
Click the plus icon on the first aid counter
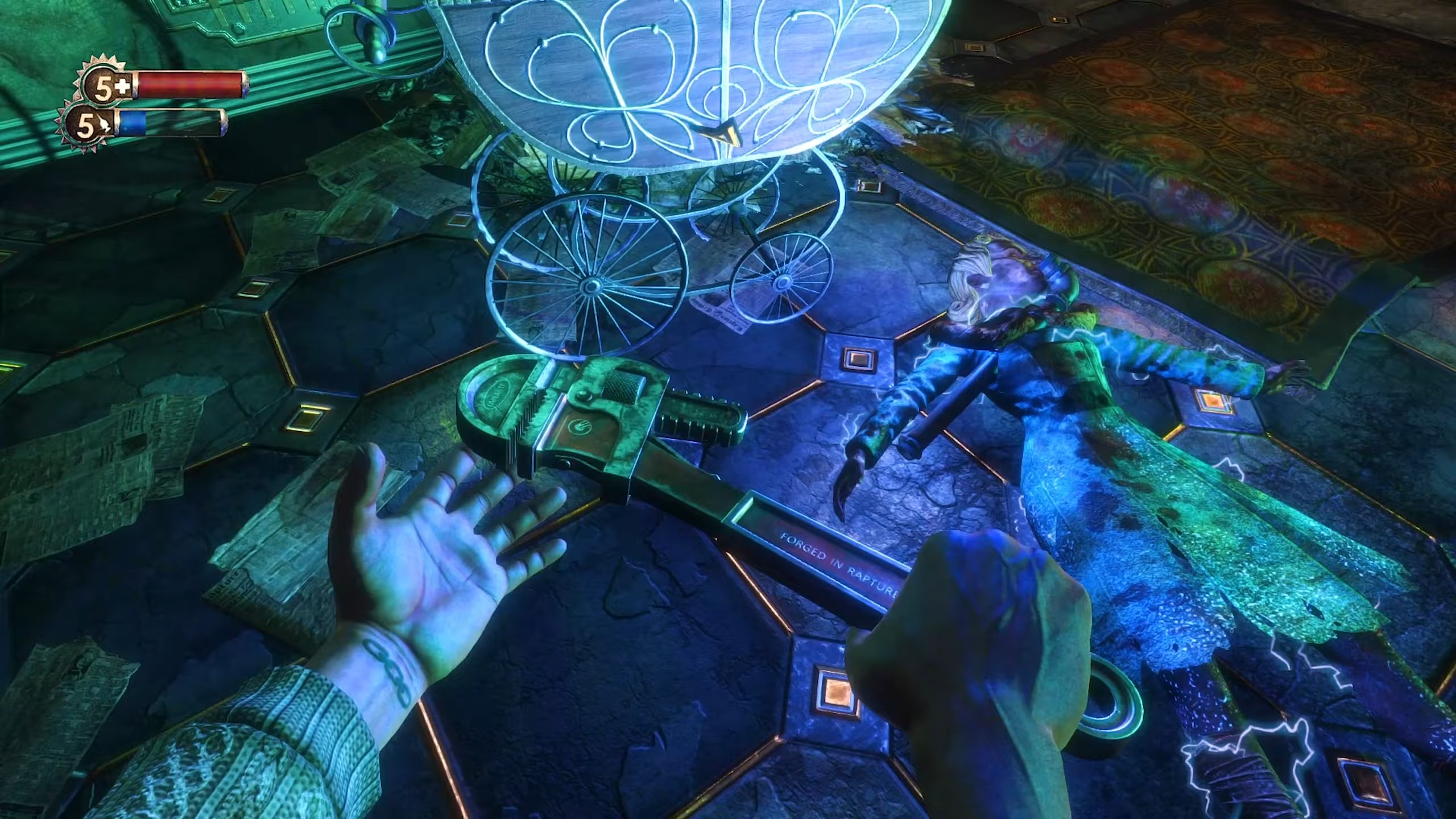pos(123,85)
